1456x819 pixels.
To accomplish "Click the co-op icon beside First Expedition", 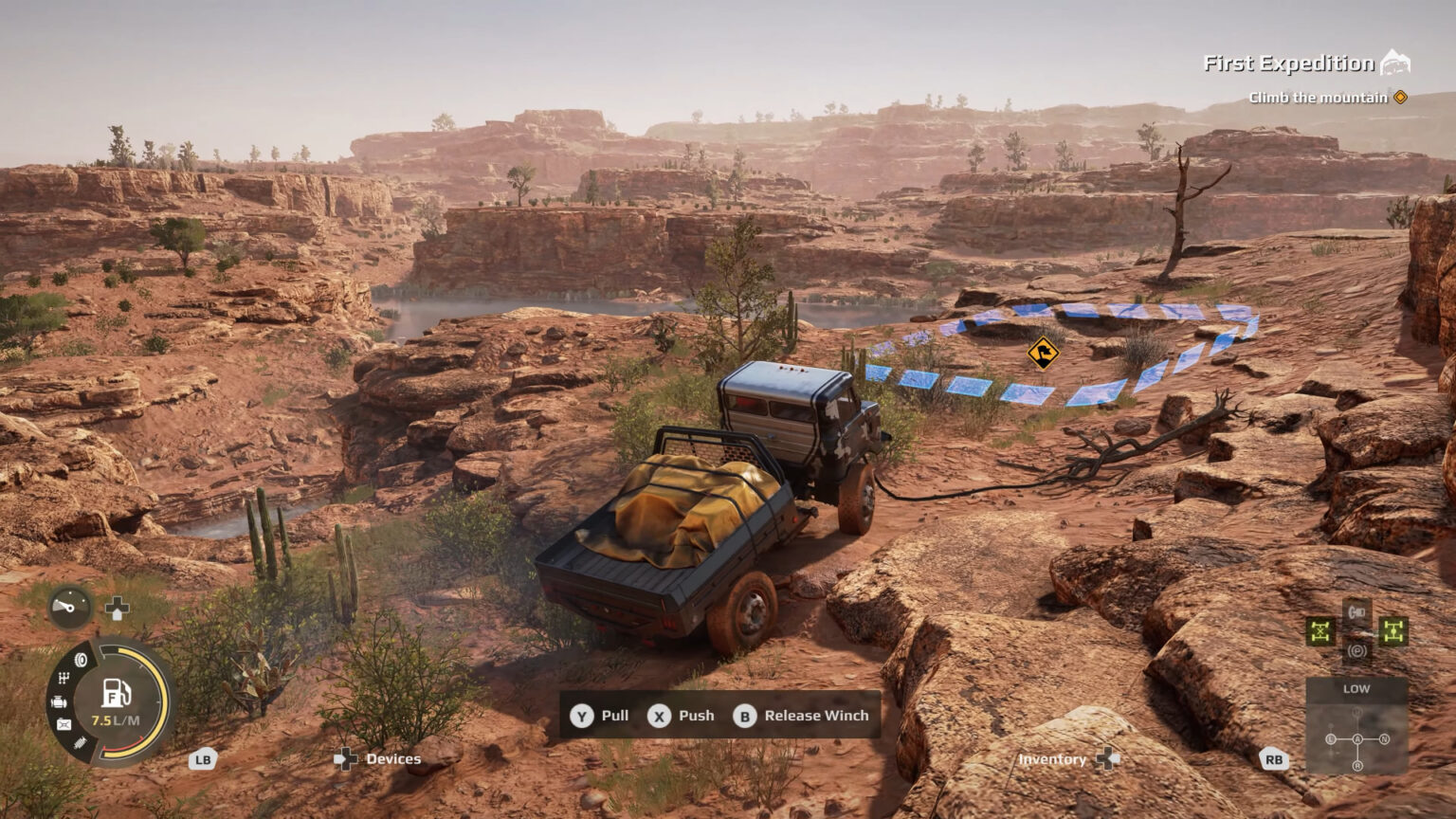I will click(1395, 61).
